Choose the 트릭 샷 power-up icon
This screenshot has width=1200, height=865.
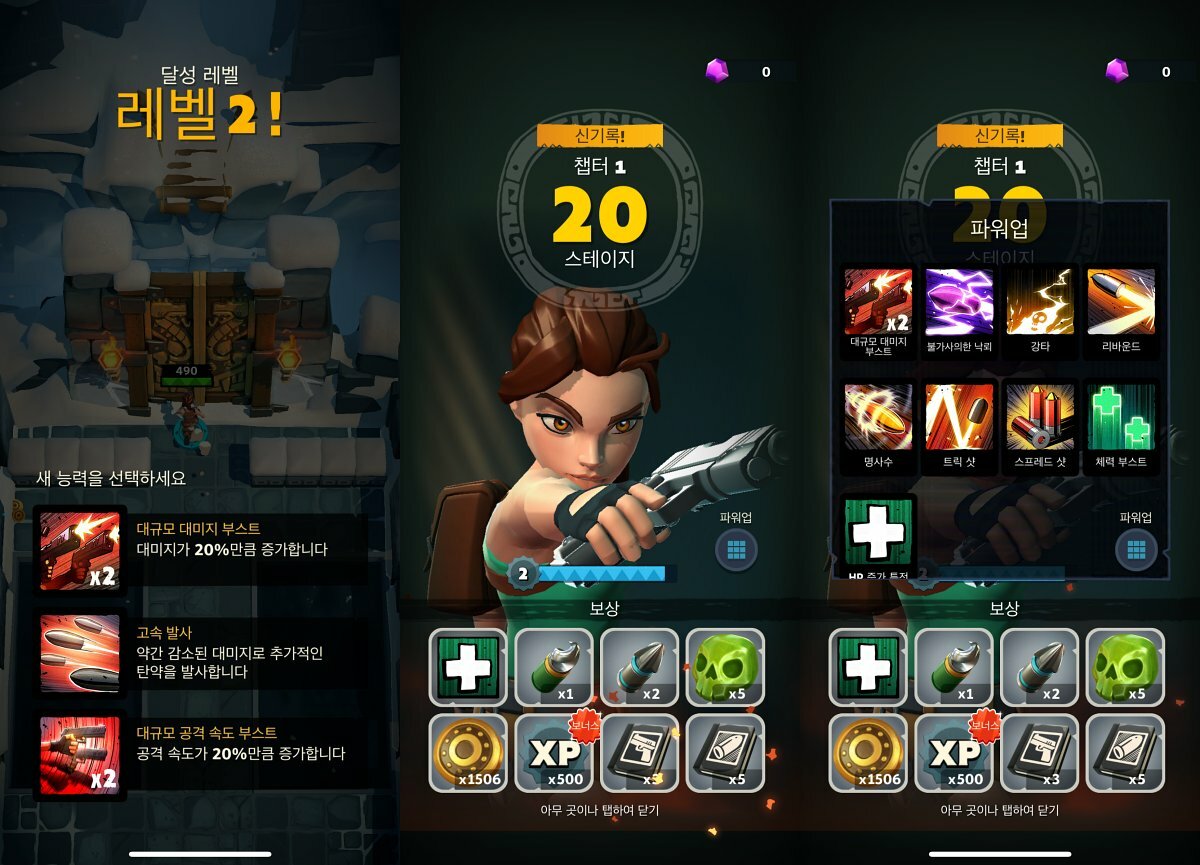[959, 416]
